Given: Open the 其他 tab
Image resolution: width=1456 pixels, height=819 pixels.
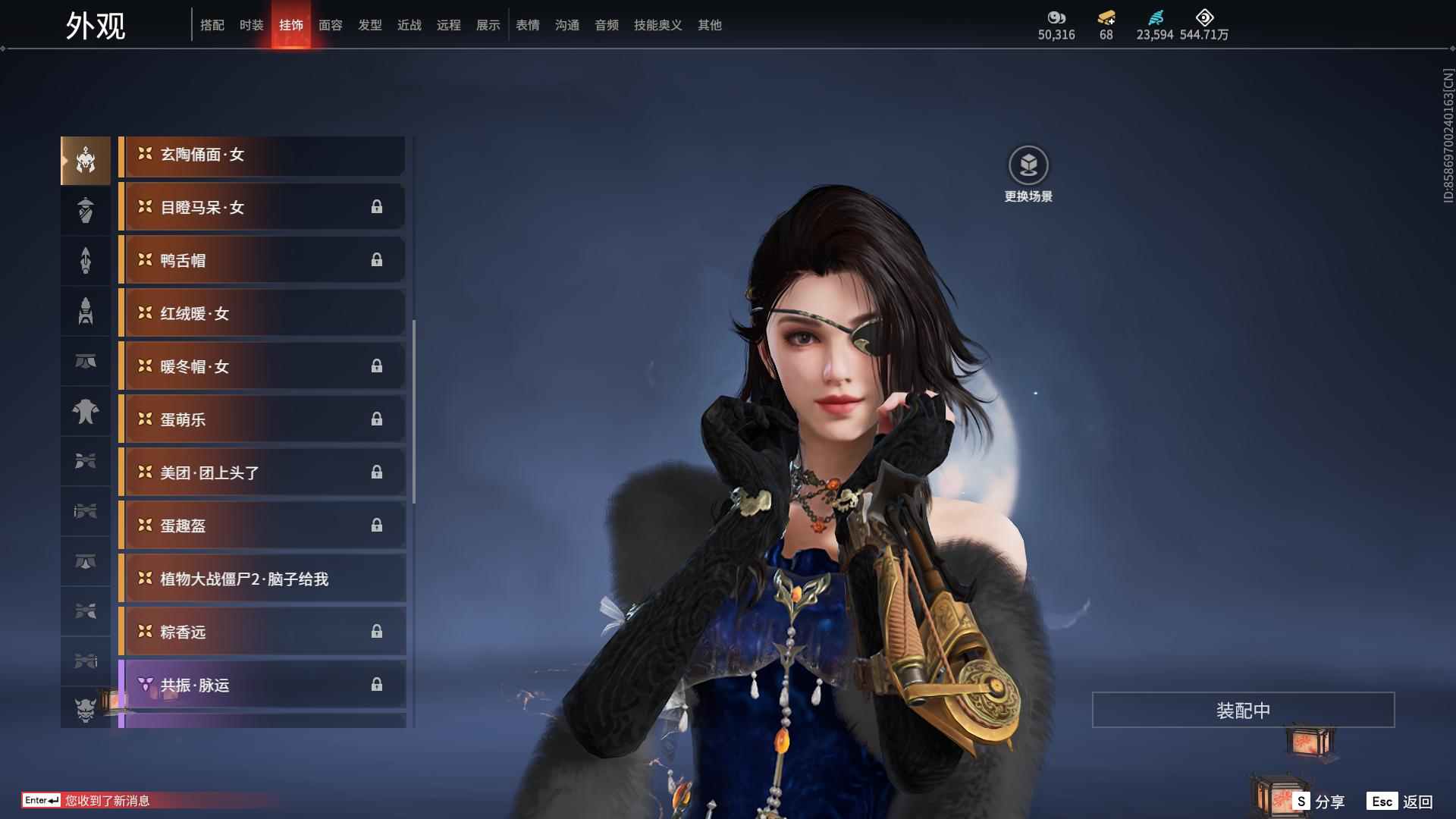Looking at the screenshot, I should pyautogui.click(x=709, y=25).
